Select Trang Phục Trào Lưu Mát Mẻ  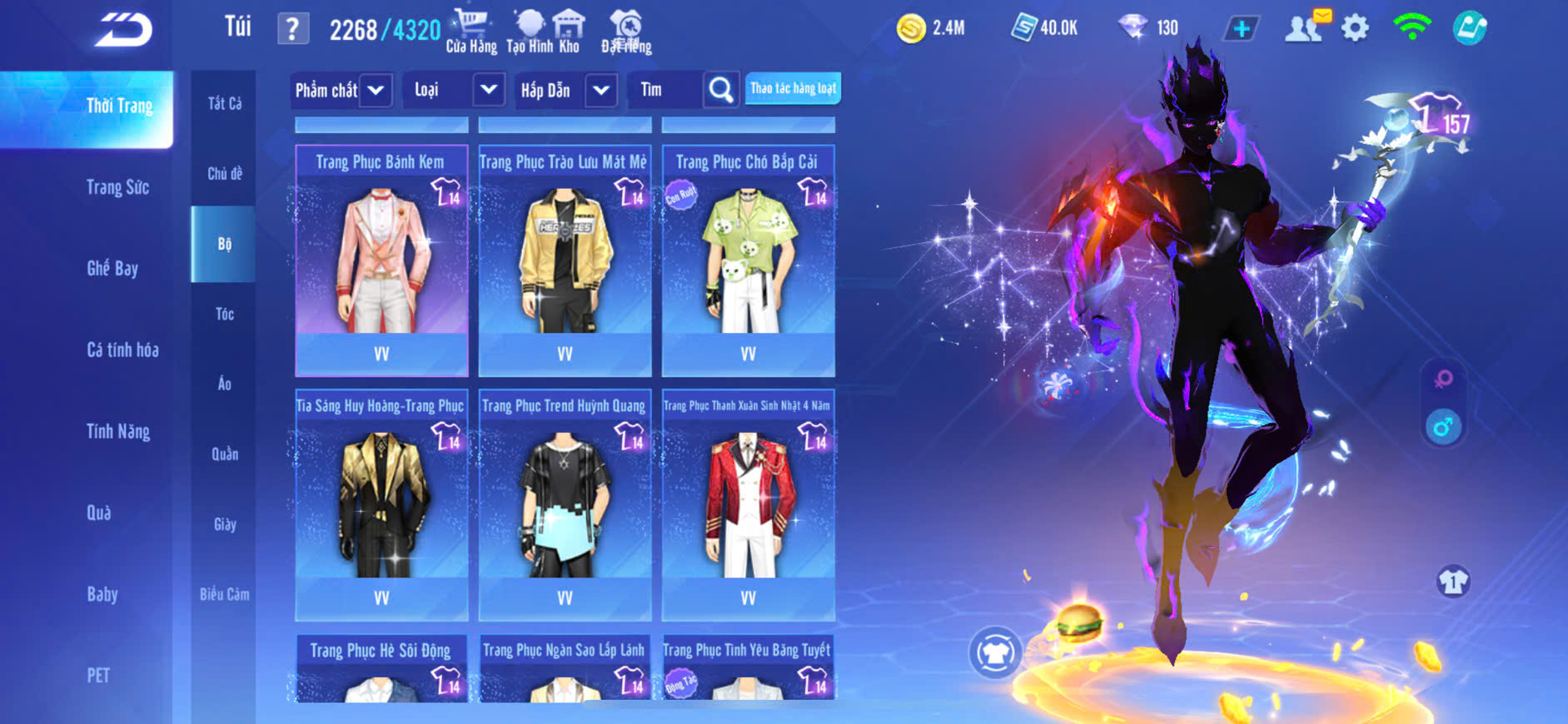click(565, 260)
